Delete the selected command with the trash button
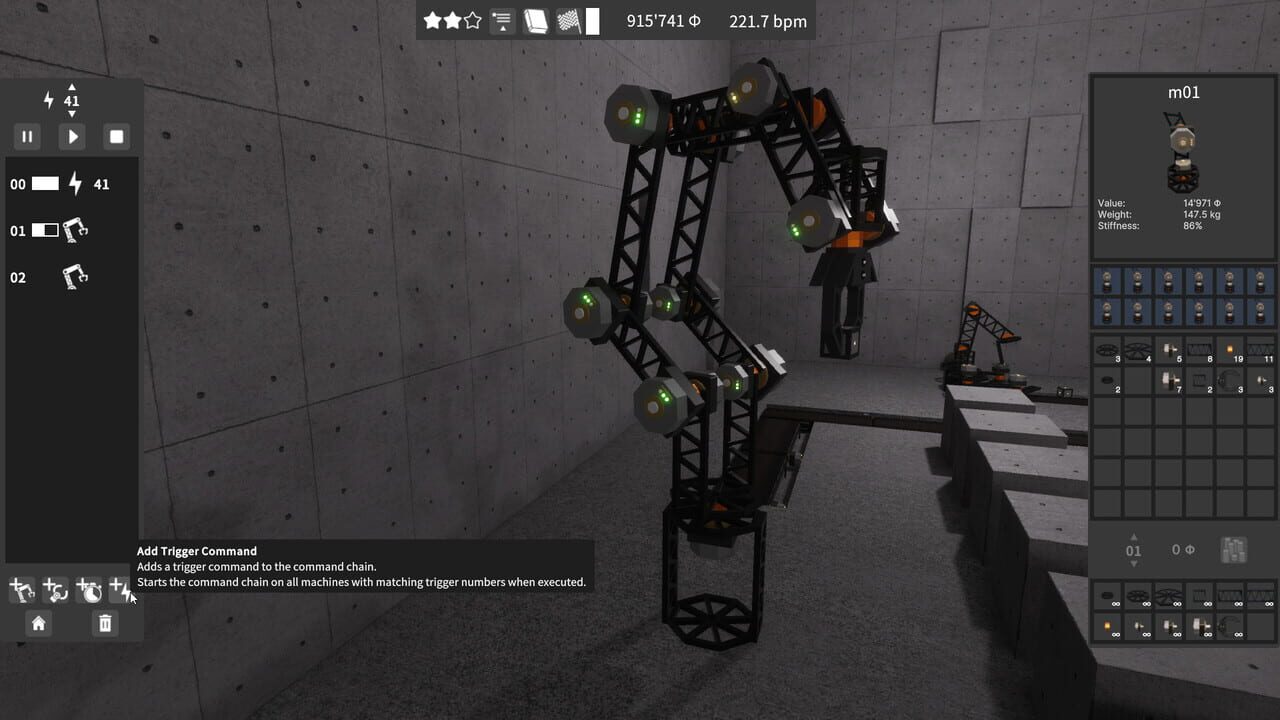 104,623
